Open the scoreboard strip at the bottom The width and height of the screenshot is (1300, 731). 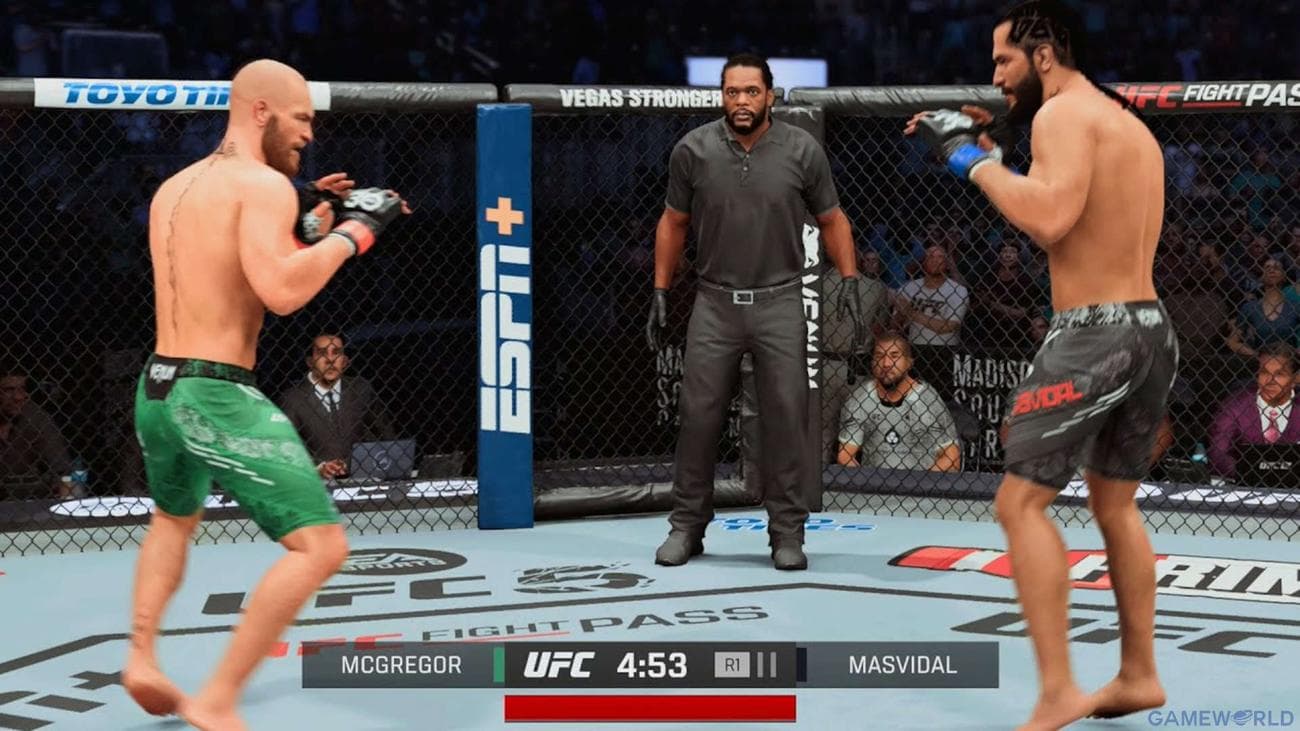coord(650,663)
